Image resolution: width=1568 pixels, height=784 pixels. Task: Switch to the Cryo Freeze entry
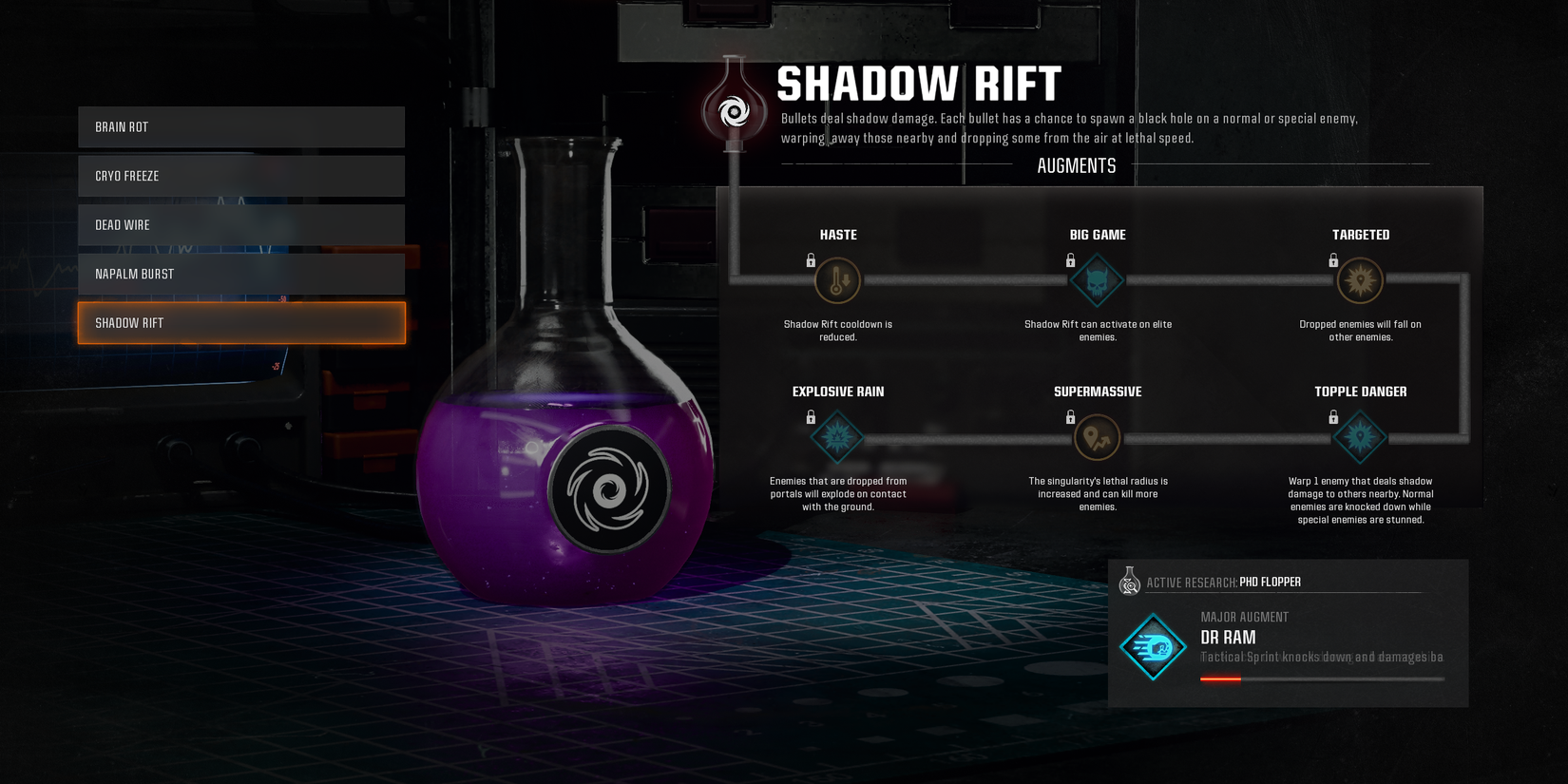pos(240,176)
